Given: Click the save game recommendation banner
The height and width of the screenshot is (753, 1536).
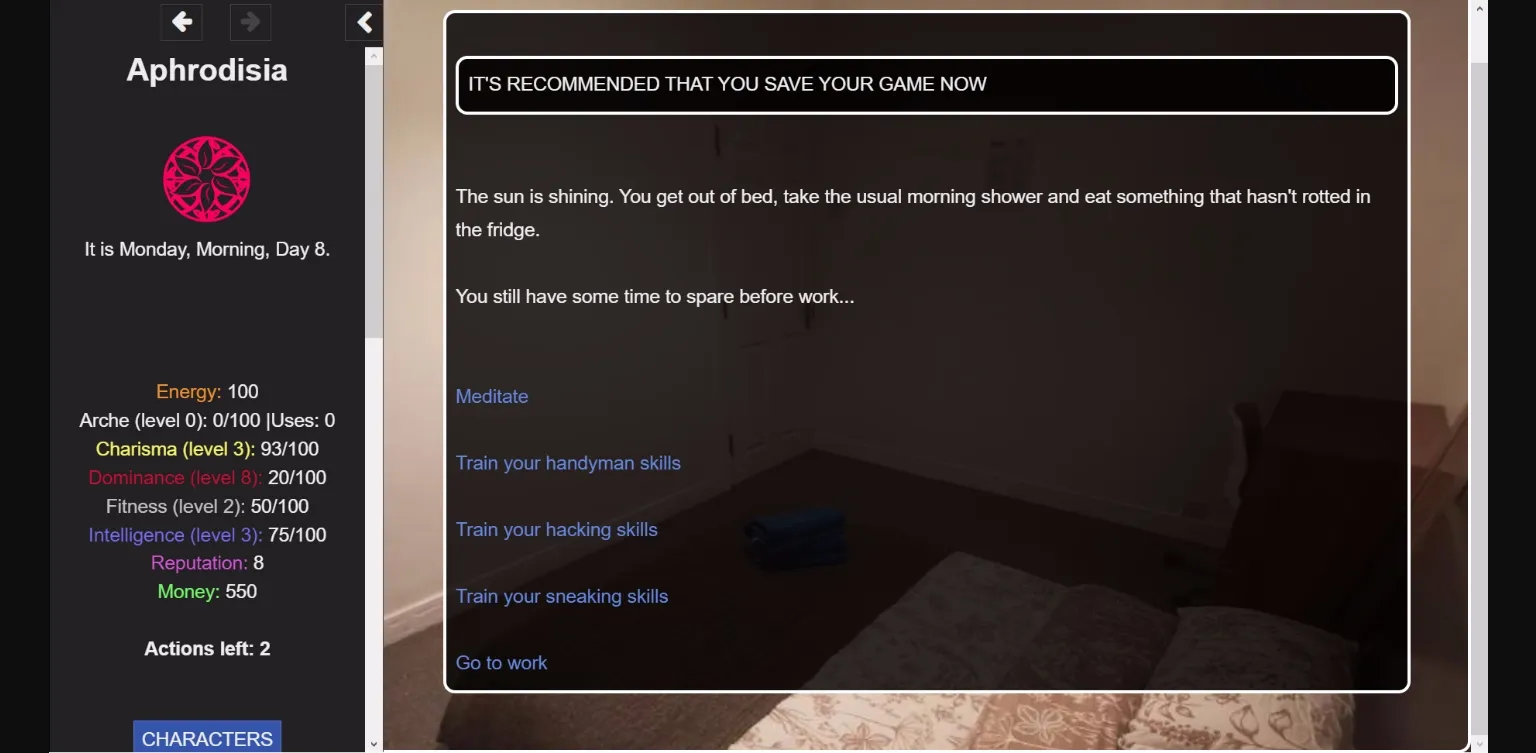Looking at the screenshot, I should tap(925, 85).
